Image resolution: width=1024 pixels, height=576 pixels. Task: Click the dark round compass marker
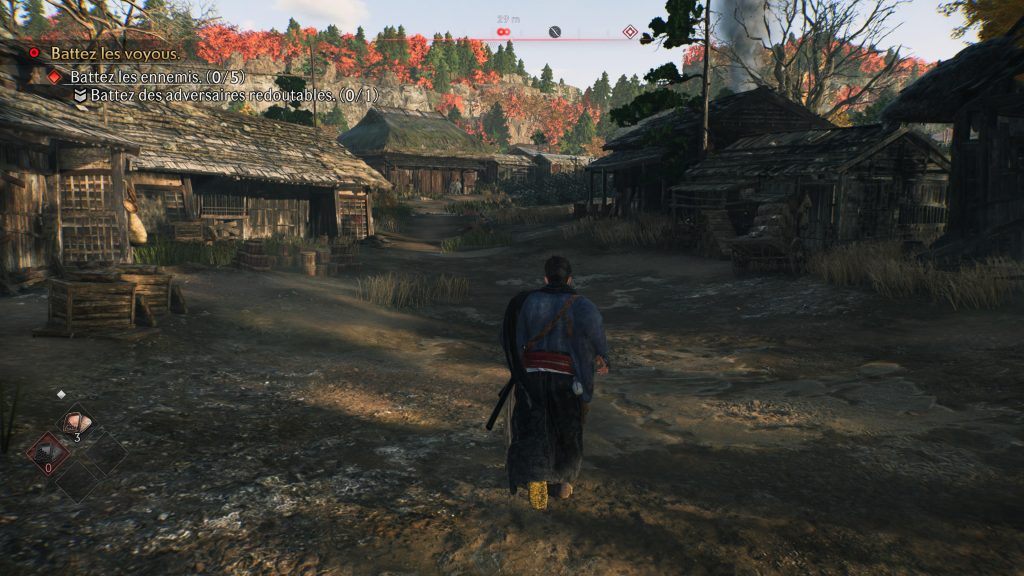point(554,32)
